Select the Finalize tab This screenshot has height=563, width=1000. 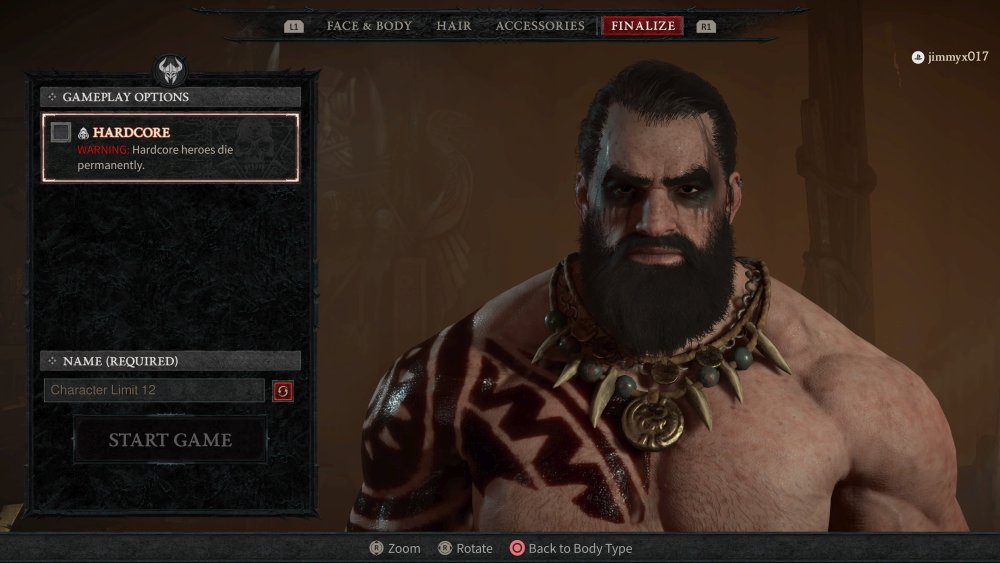click(643, 26)
